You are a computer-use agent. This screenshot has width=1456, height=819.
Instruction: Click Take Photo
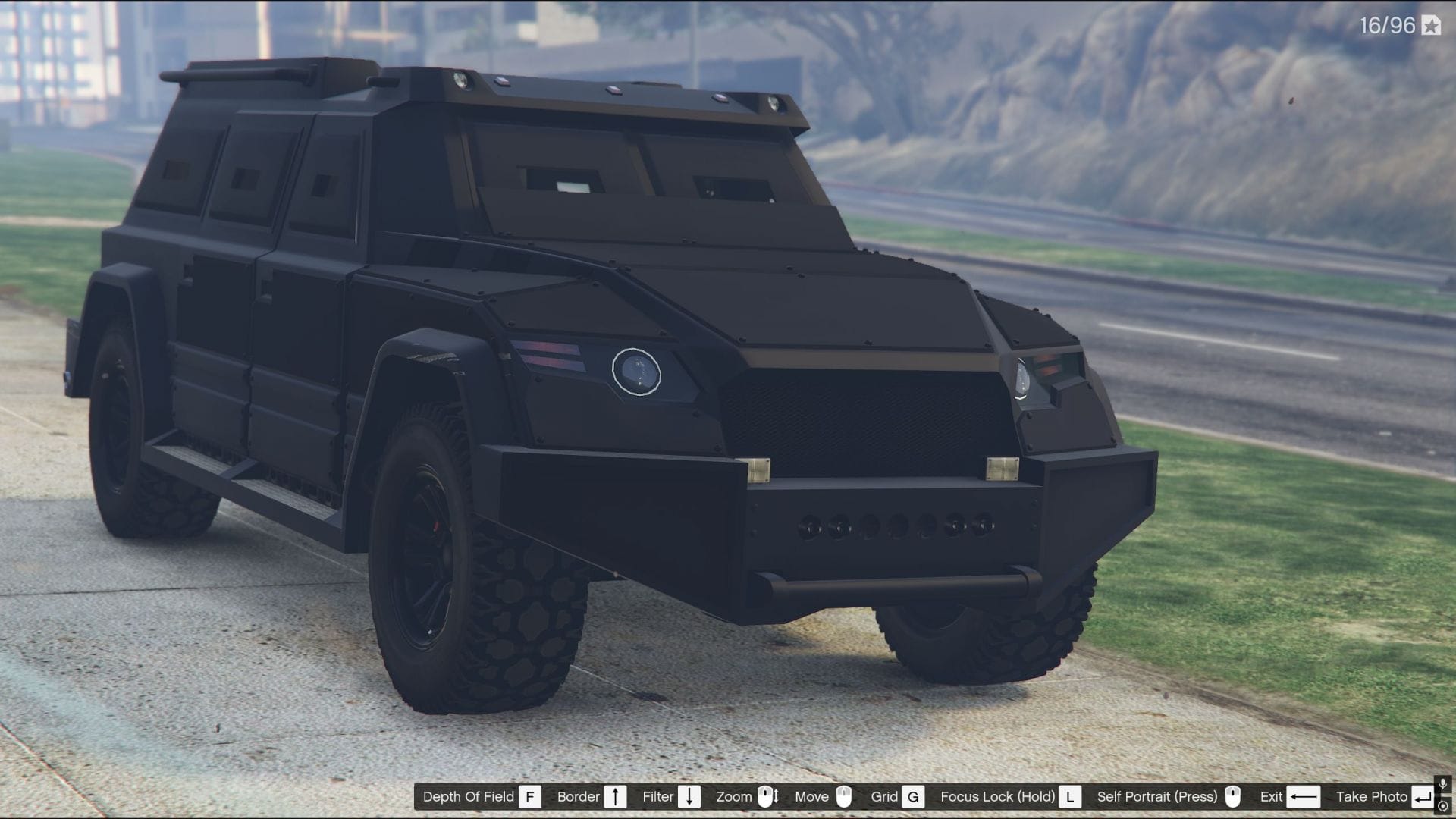1373,796
